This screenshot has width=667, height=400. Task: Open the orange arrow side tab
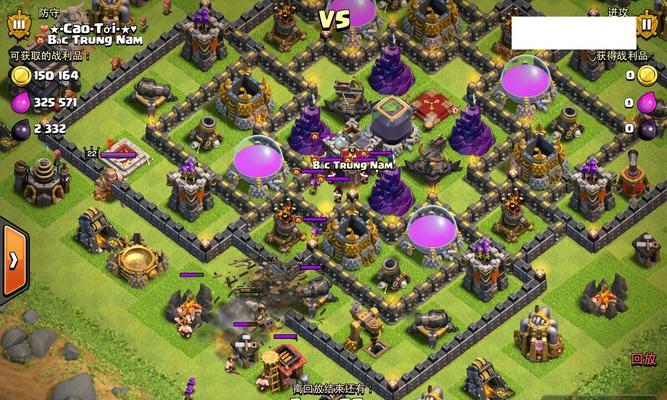click(12, 259)
